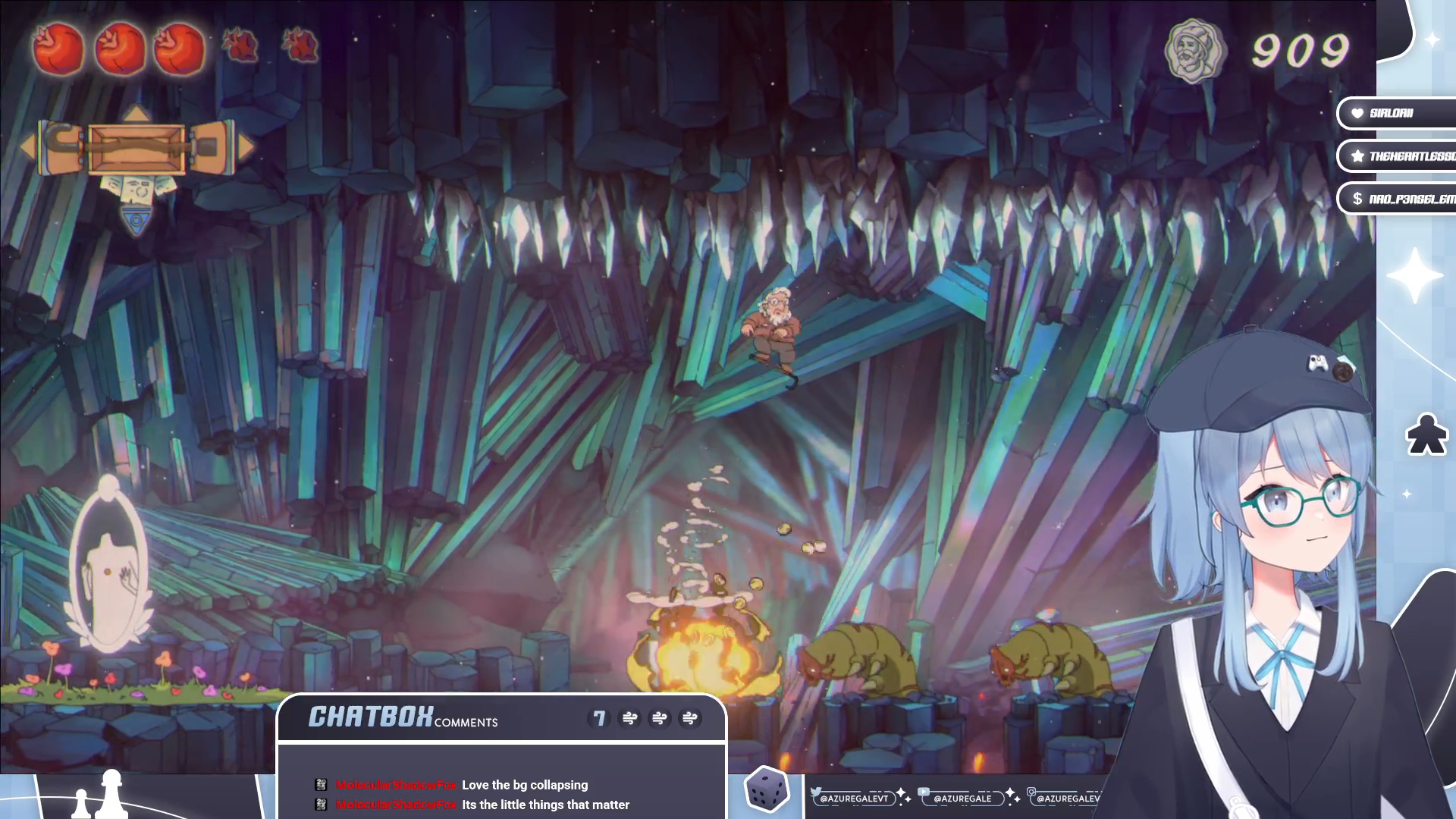Select the wooden cane weapon box

coord(136,149)
